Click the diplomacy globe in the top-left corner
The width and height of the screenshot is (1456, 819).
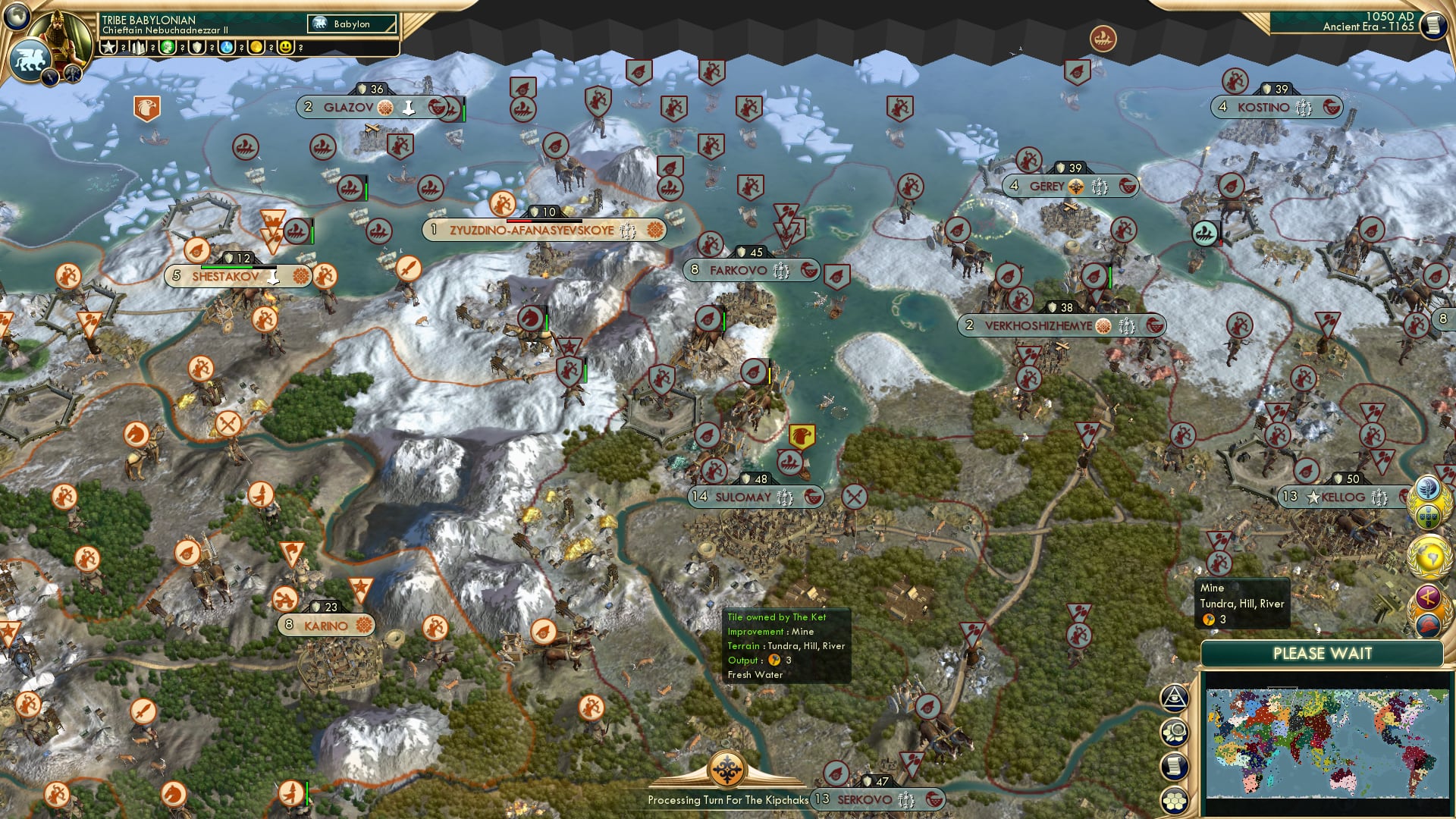[17, 17]
